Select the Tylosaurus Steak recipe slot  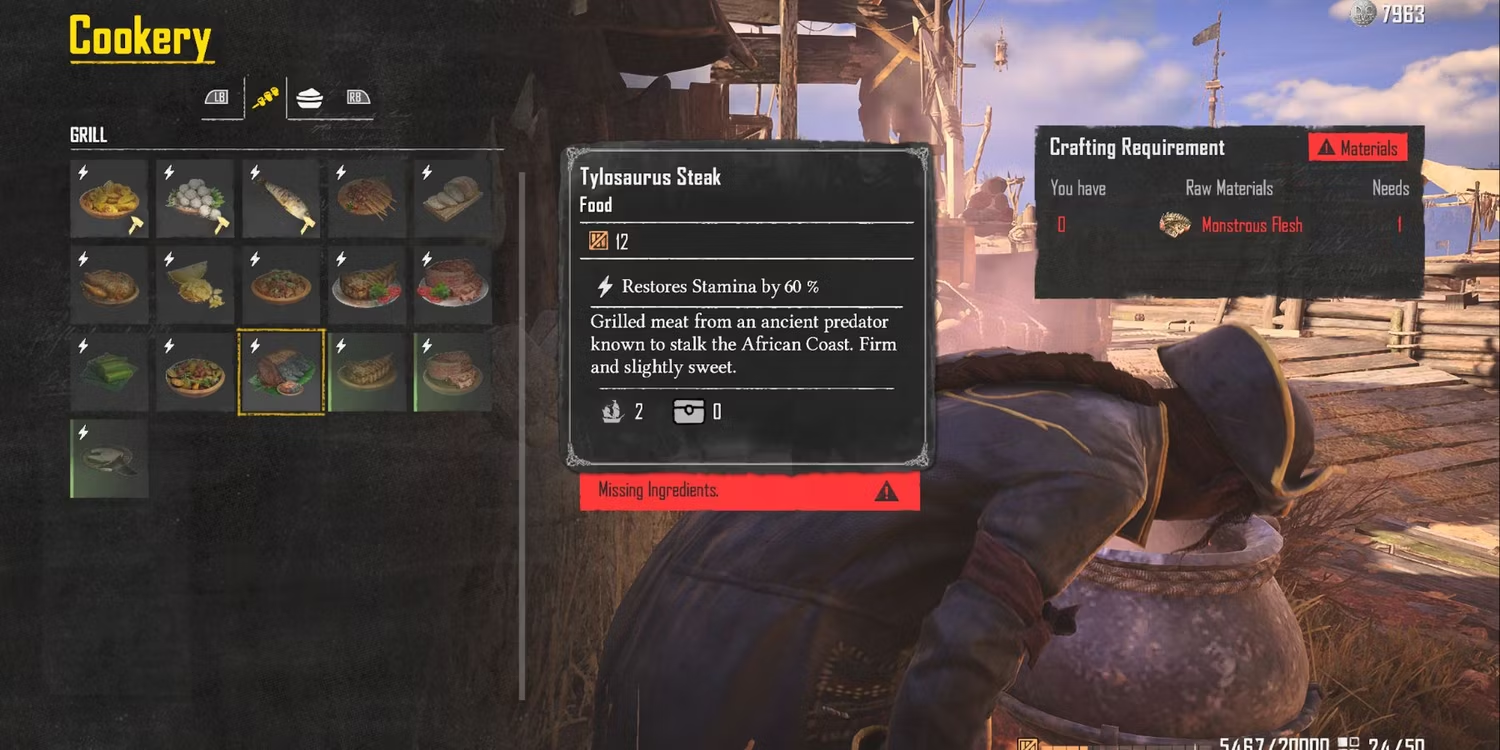pyautogui.click(x=281, y=371)
